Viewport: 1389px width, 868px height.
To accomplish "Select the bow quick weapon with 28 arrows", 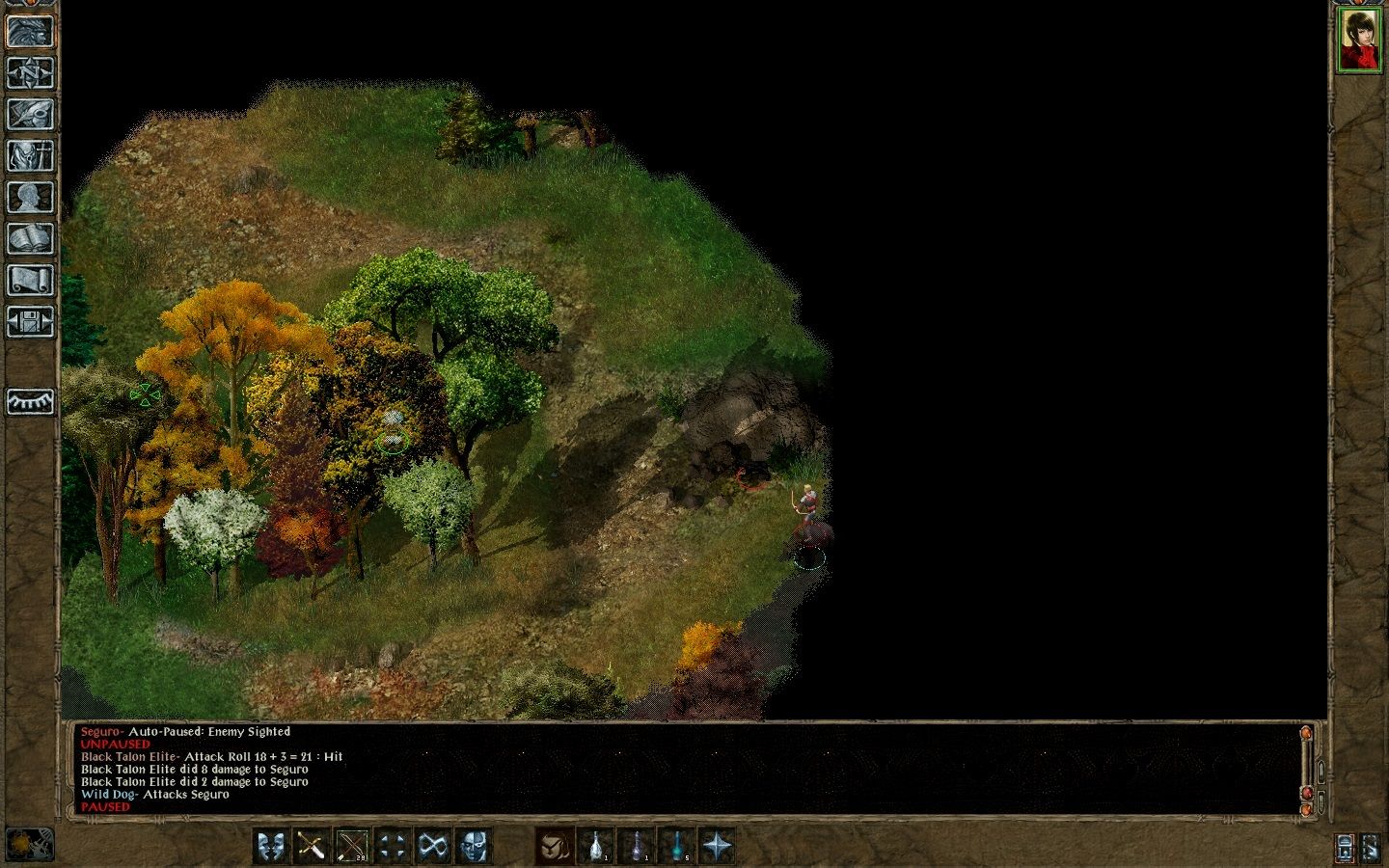I will 350,847.
